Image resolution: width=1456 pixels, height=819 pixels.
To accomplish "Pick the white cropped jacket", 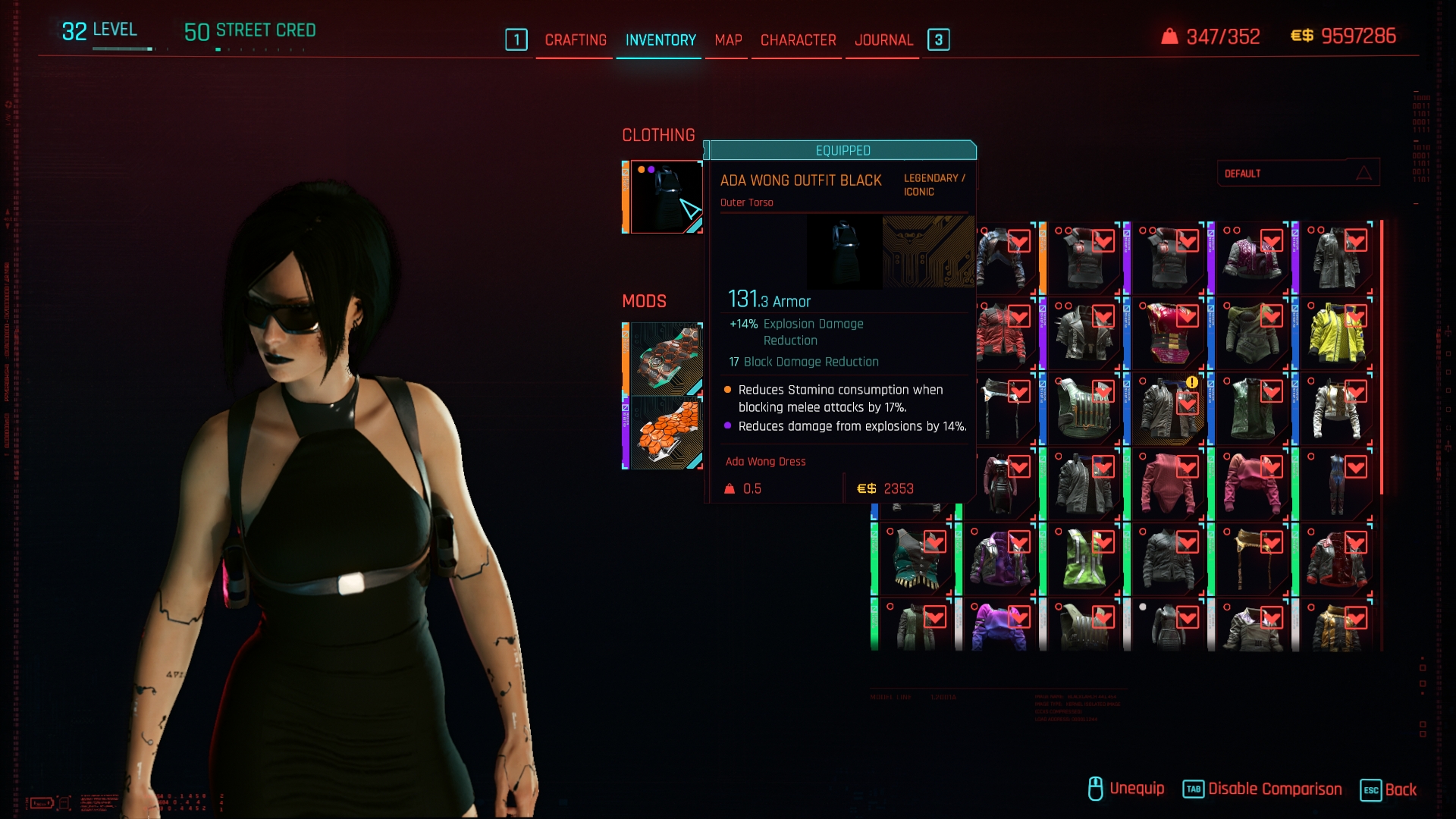I will tap(1336, 409).
